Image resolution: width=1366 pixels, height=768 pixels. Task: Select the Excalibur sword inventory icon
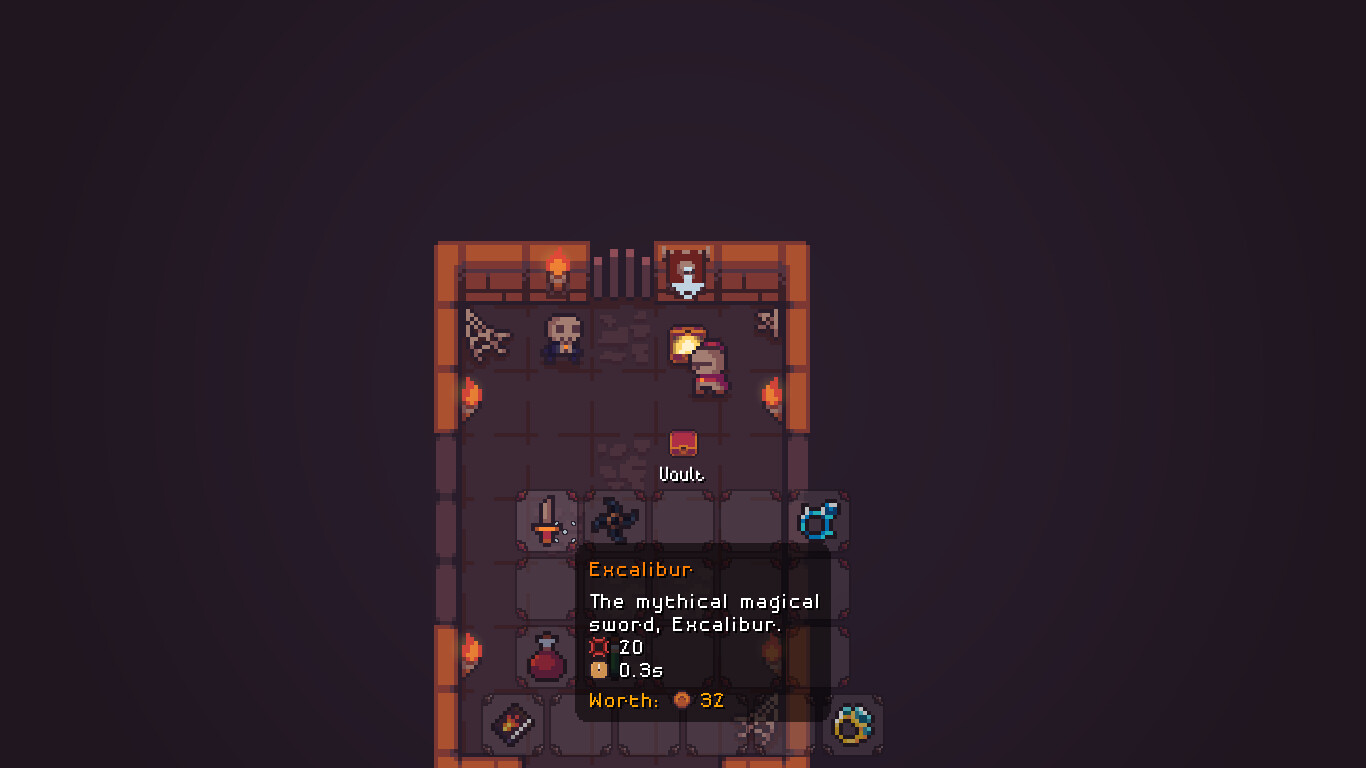548,518
